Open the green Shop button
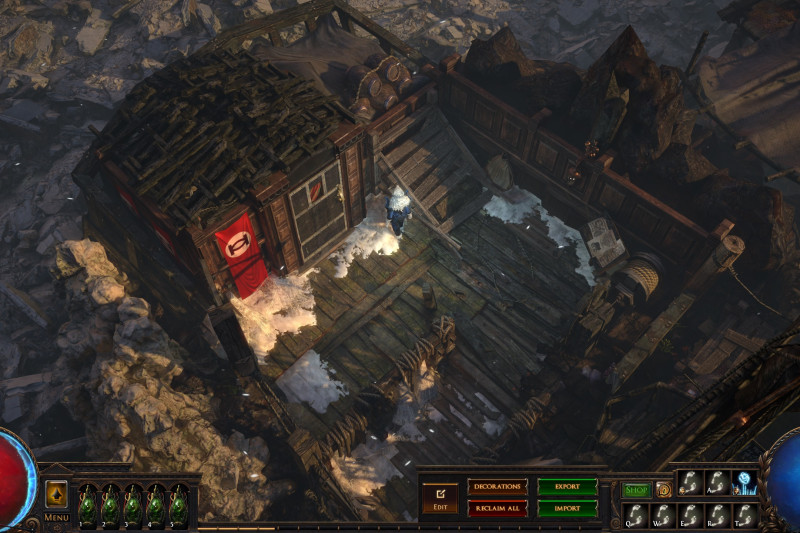 (636, 490)
